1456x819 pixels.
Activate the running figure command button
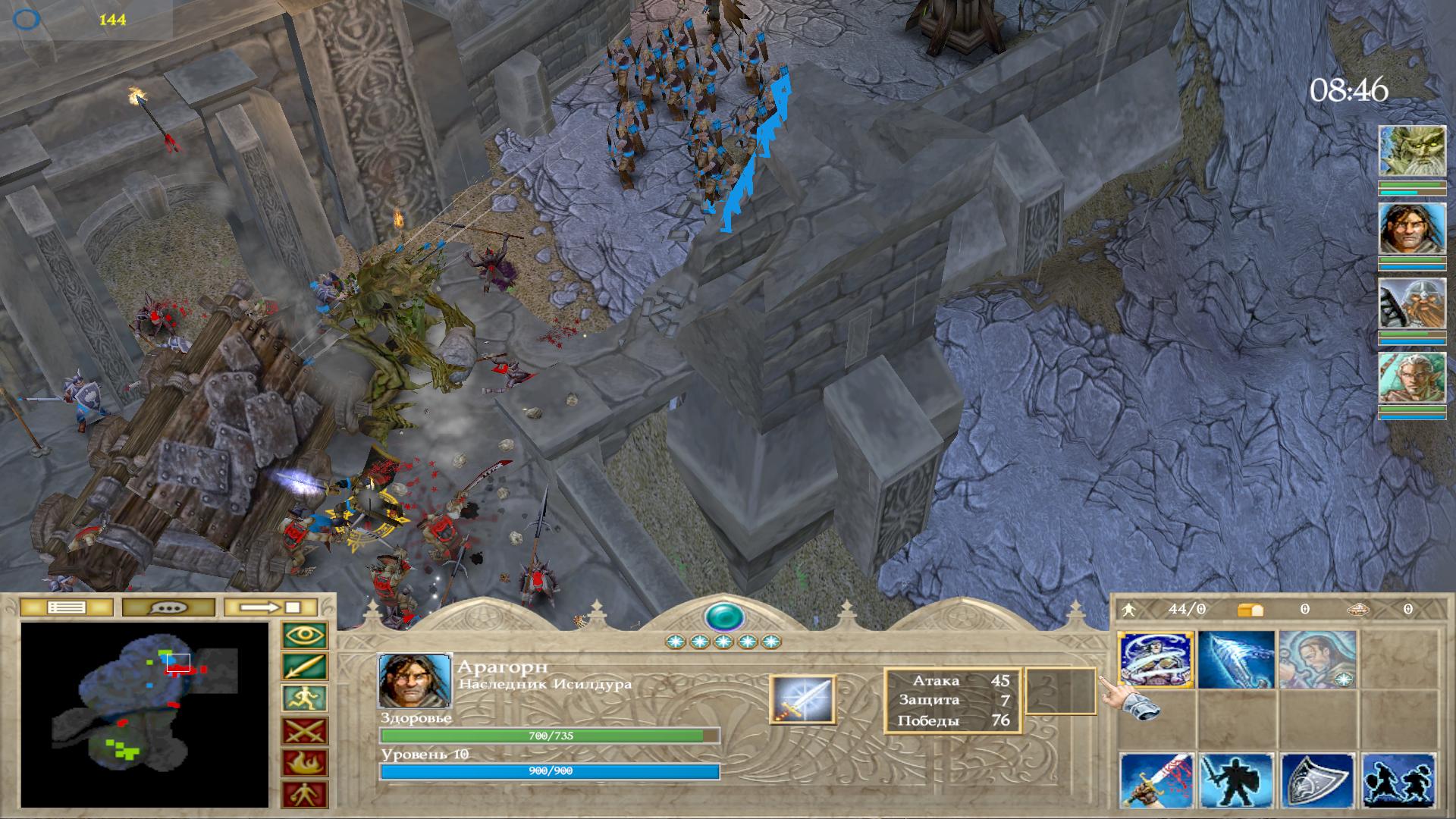(305, 699)
